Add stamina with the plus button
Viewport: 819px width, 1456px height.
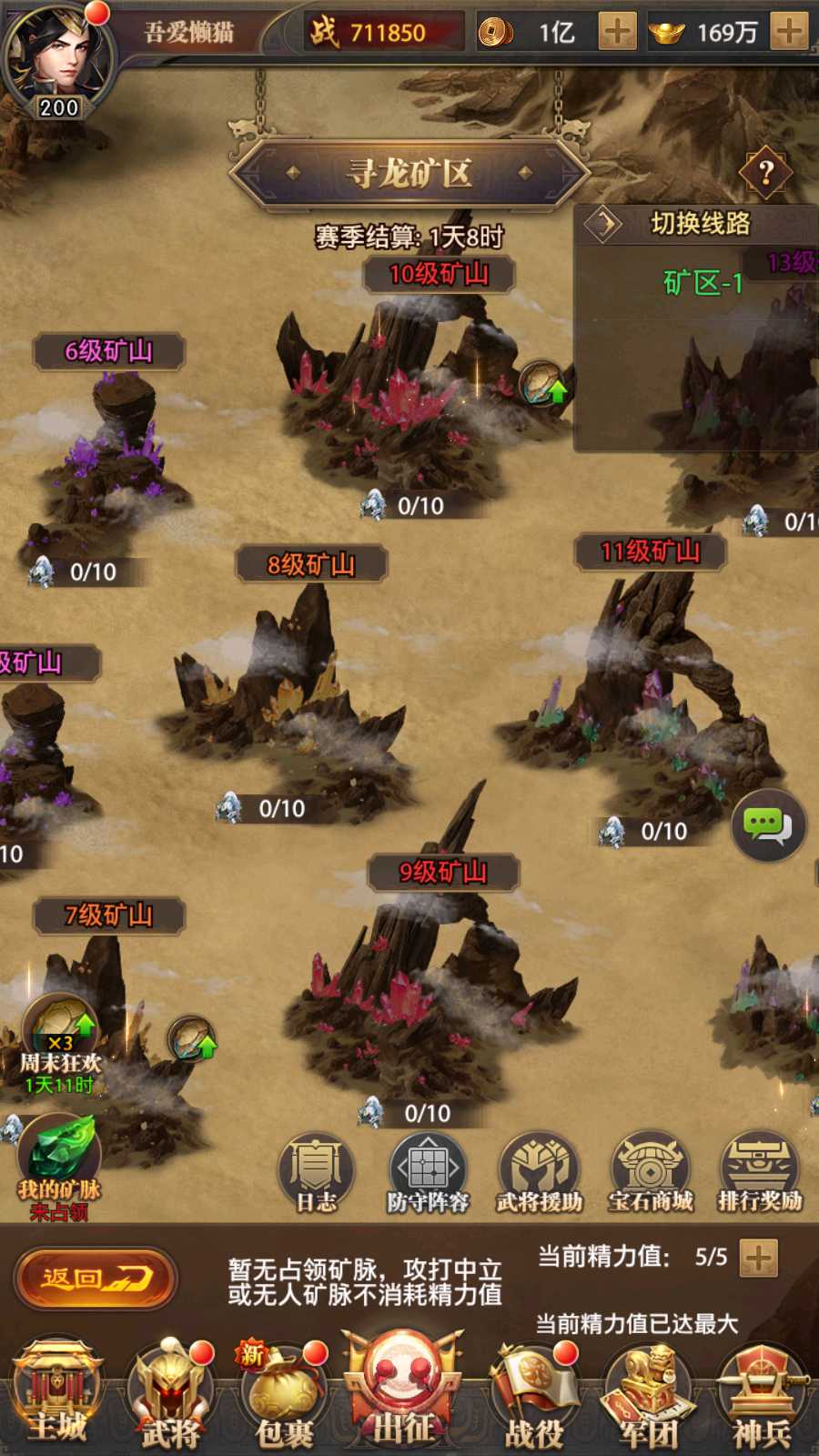coord(758,1259)
